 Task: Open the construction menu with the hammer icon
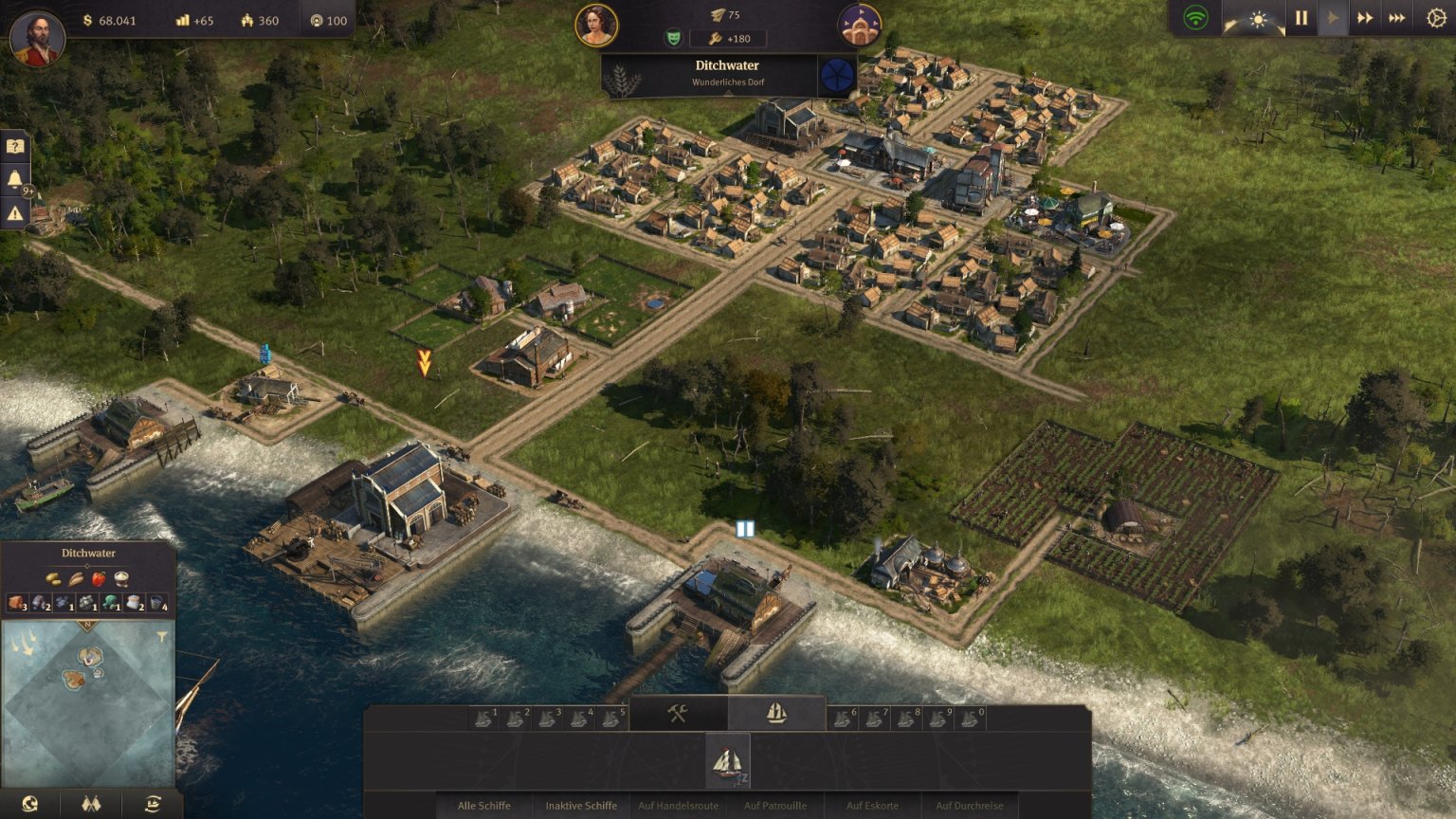677,713
